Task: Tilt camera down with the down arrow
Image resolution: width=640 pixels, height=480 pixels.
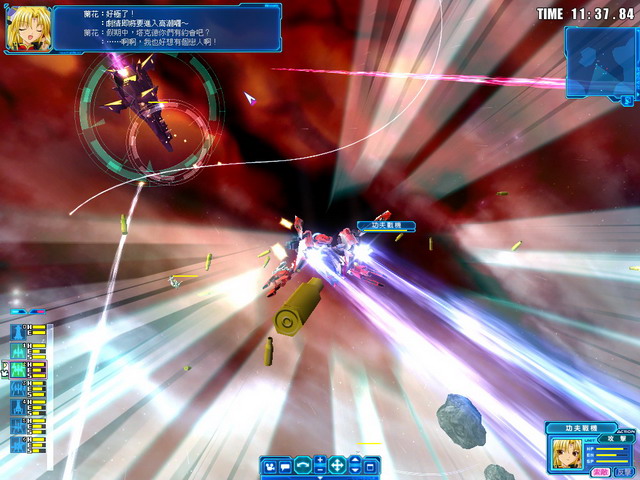Action: click(x=354, y=470)
